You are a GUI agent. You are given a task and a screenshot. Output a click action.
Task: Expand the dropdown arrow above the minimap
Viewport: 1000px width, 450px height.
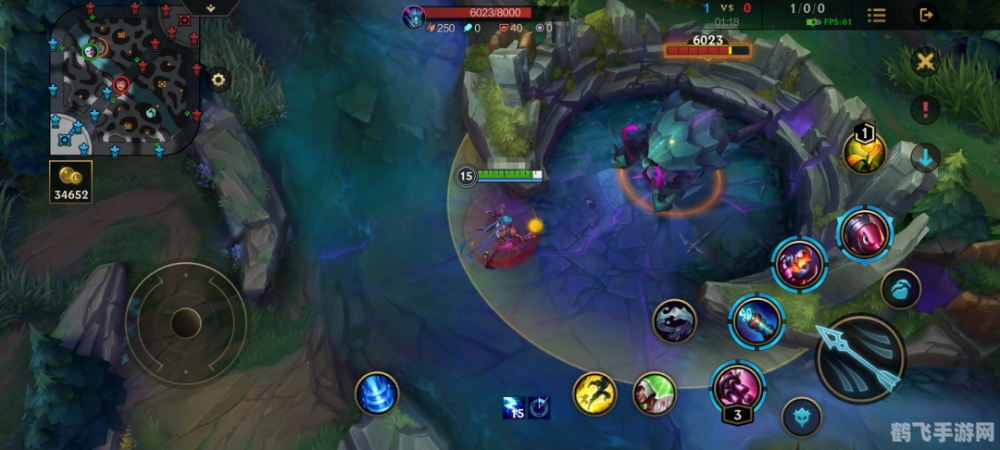[212, 7]
